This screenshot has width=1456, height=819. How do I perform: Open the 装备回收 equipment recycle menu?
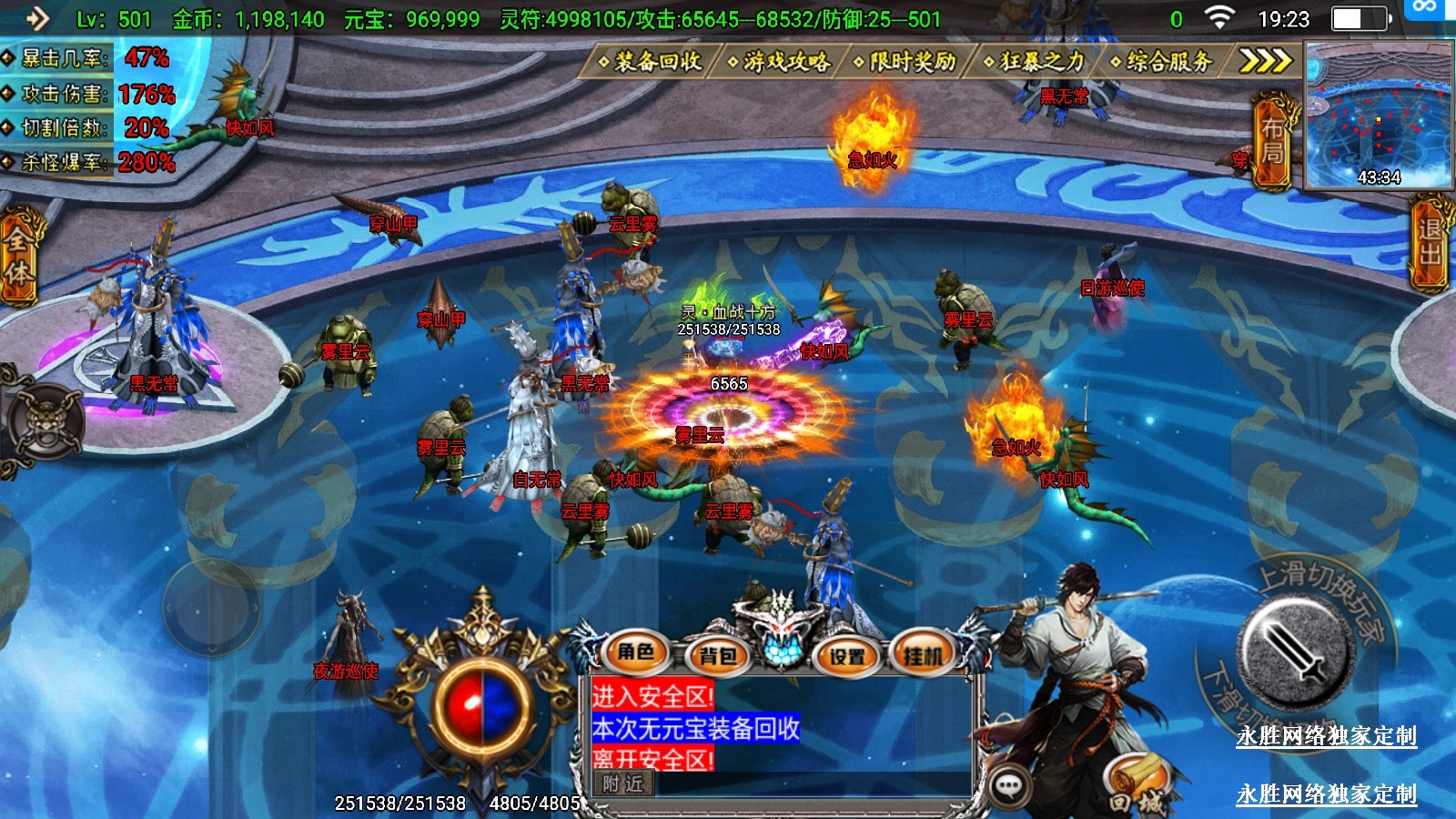click(650, 61)
